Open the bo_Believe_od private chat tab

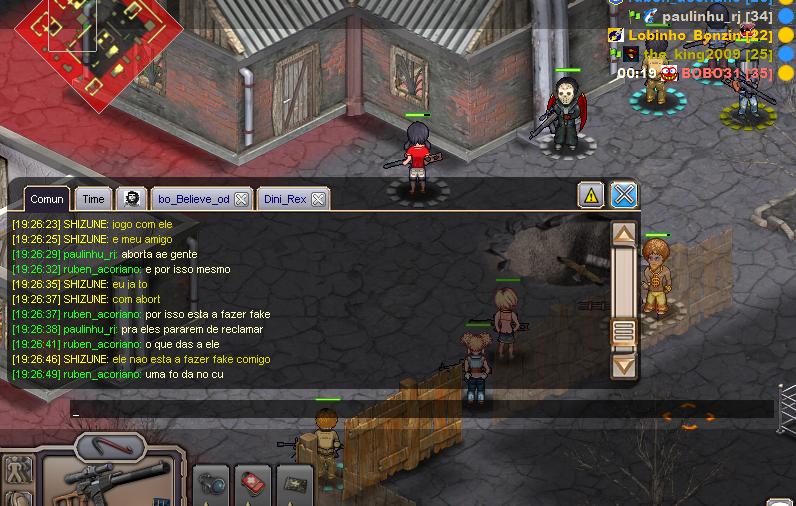click(193, 199)
